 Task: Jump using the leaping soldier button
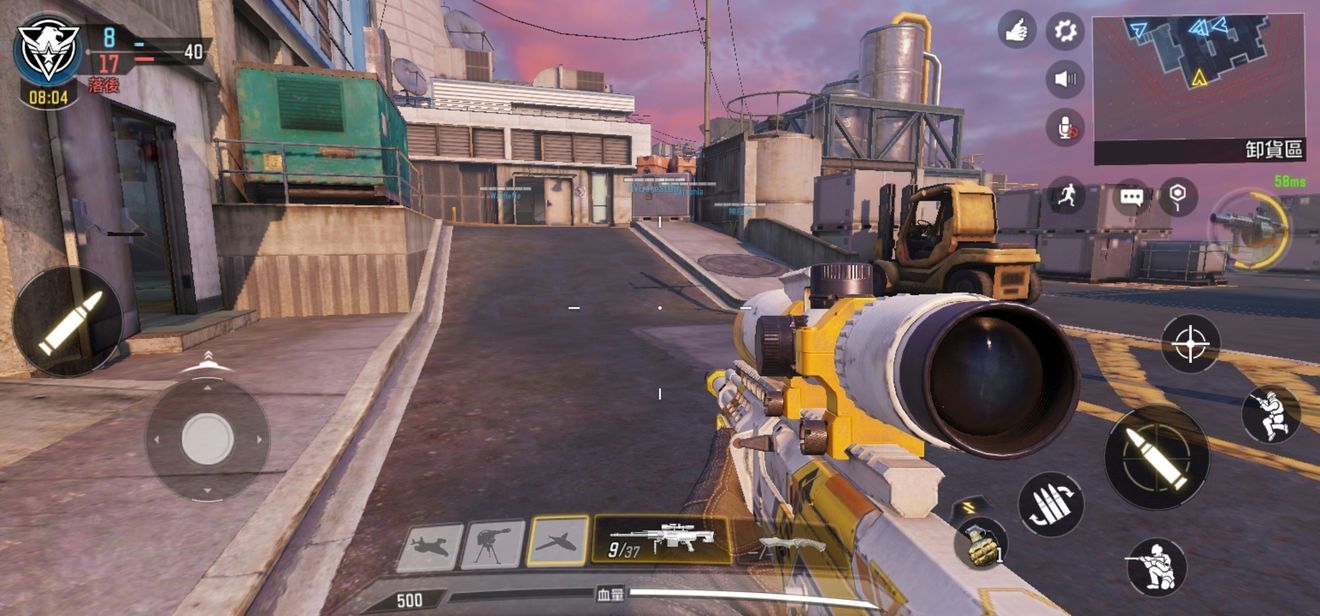click(1271, 414)
